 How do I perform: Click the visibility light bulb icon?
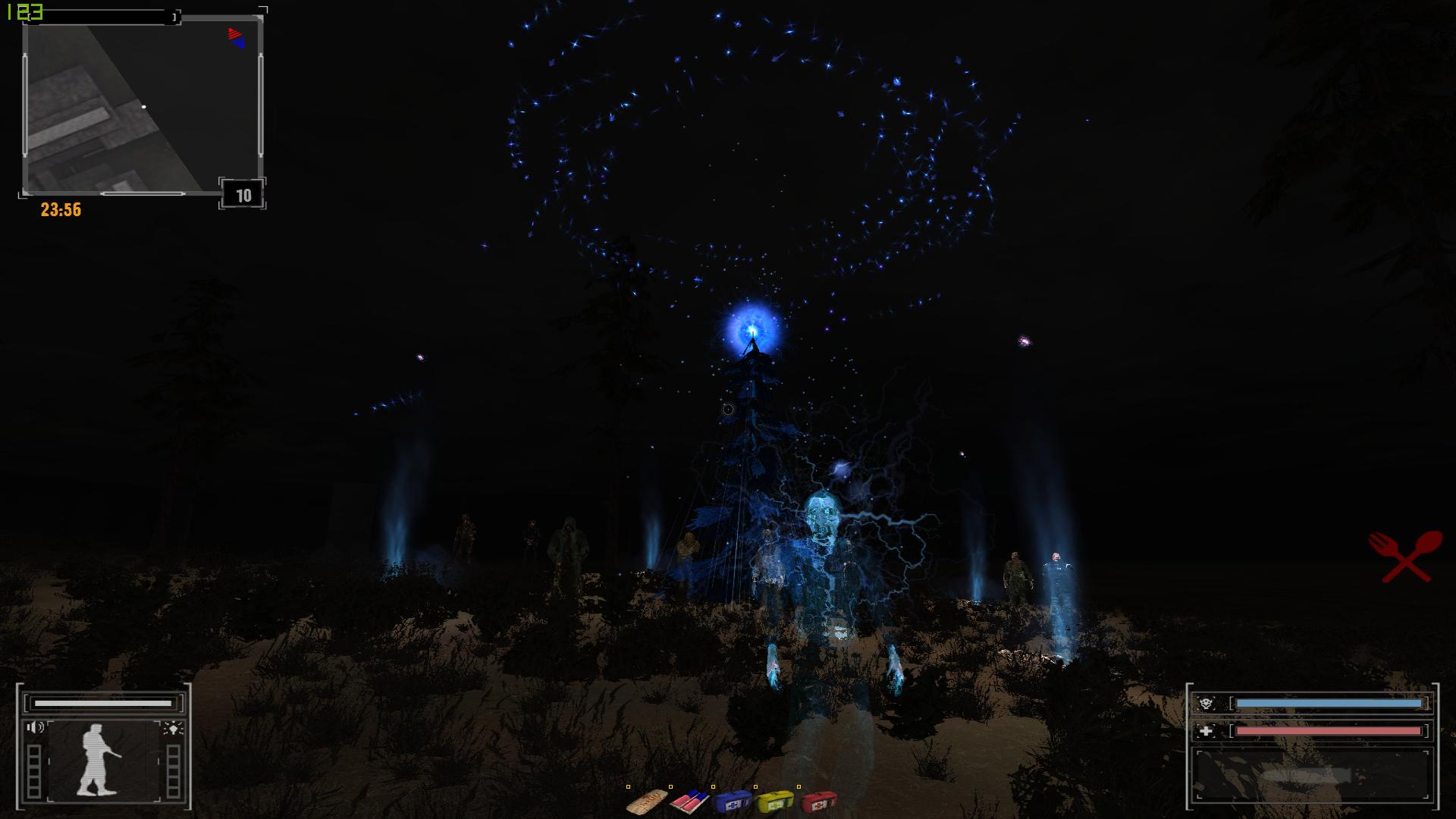pos(173,729)
